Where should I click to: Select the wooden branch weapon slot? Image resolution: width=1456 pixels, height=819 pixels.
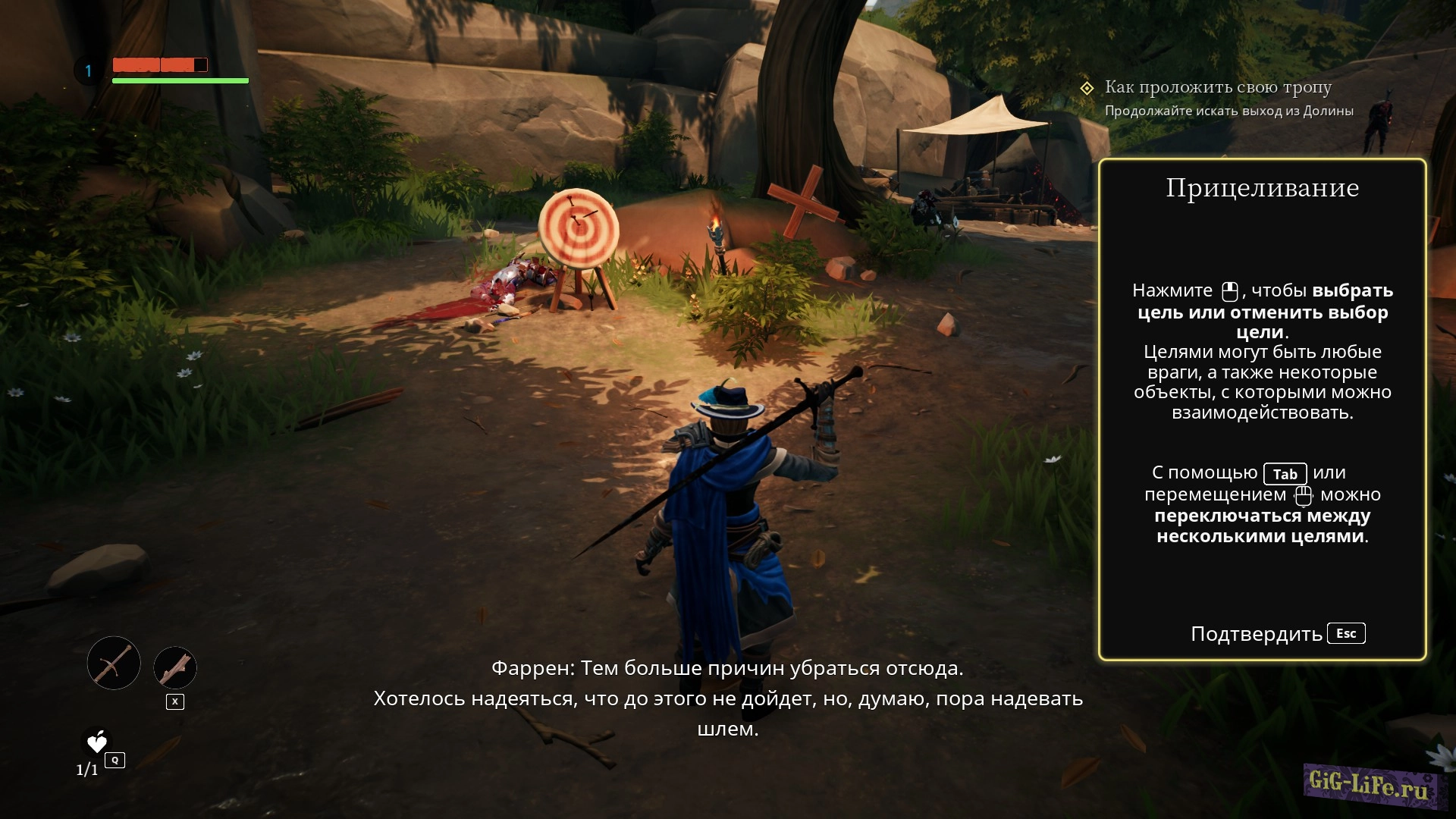175,668
